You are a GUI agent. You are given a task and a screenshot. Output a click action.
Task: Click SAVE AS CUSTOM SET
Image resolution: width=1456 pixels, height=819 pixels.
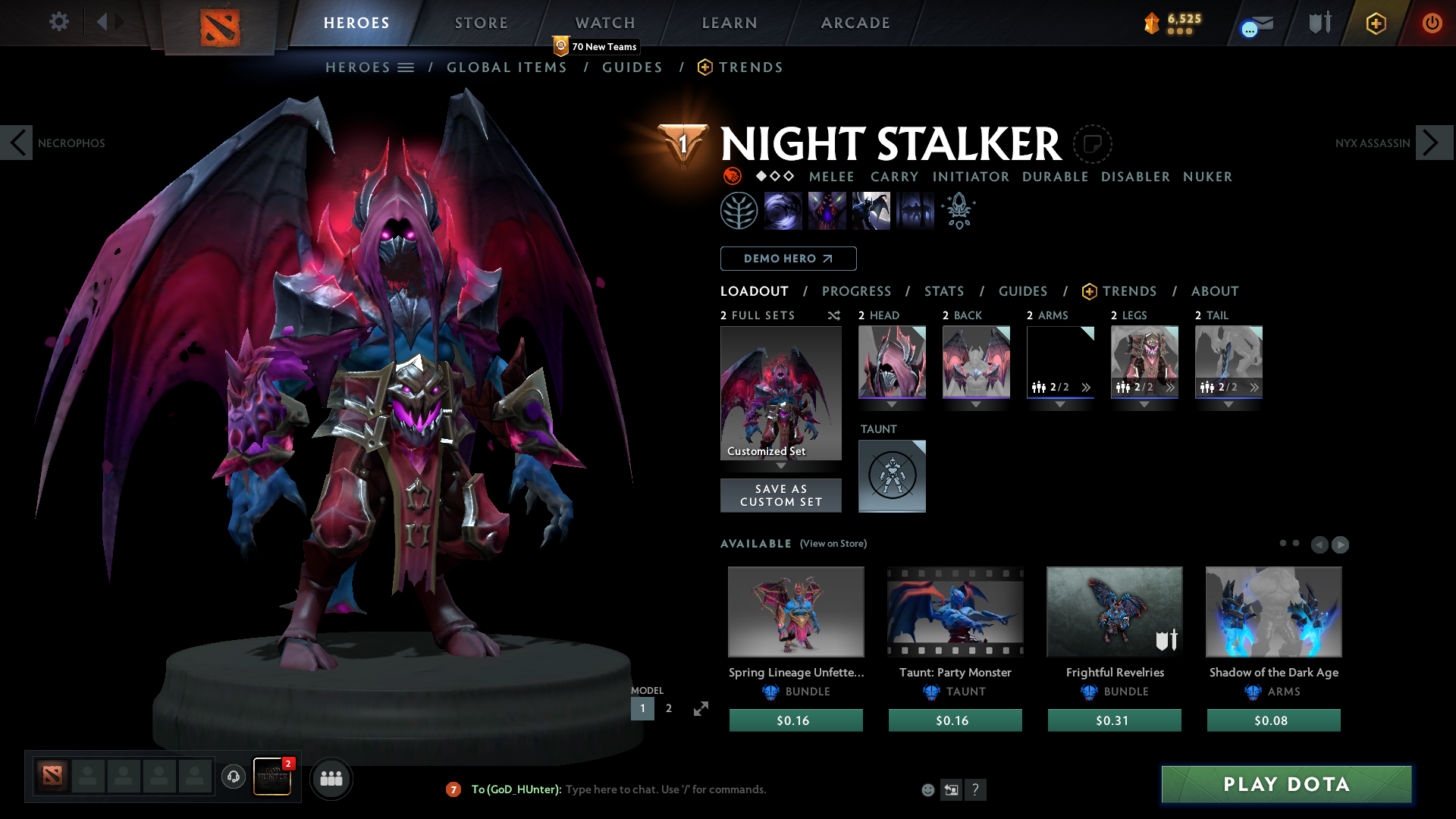tap(780, 495)
